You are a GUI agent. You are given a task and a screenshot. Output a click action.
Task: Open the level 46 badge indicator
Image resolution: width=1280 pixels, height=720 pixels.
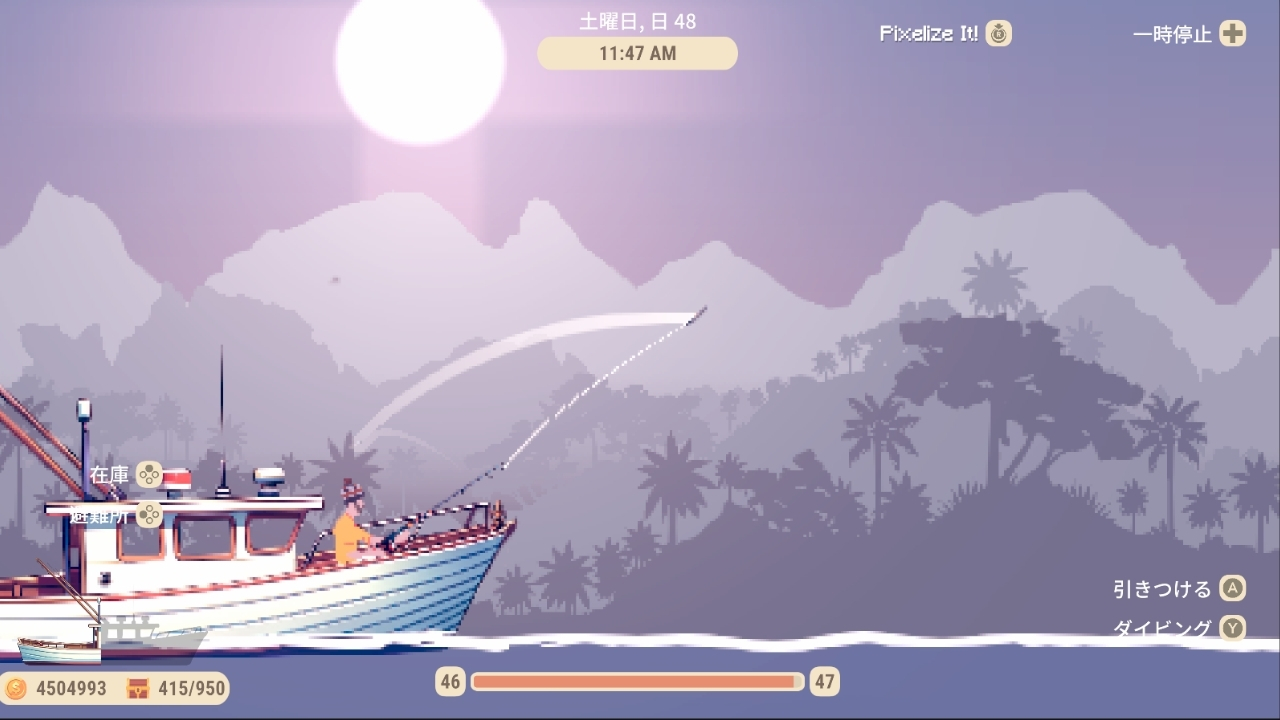click(x=449, y=682)
